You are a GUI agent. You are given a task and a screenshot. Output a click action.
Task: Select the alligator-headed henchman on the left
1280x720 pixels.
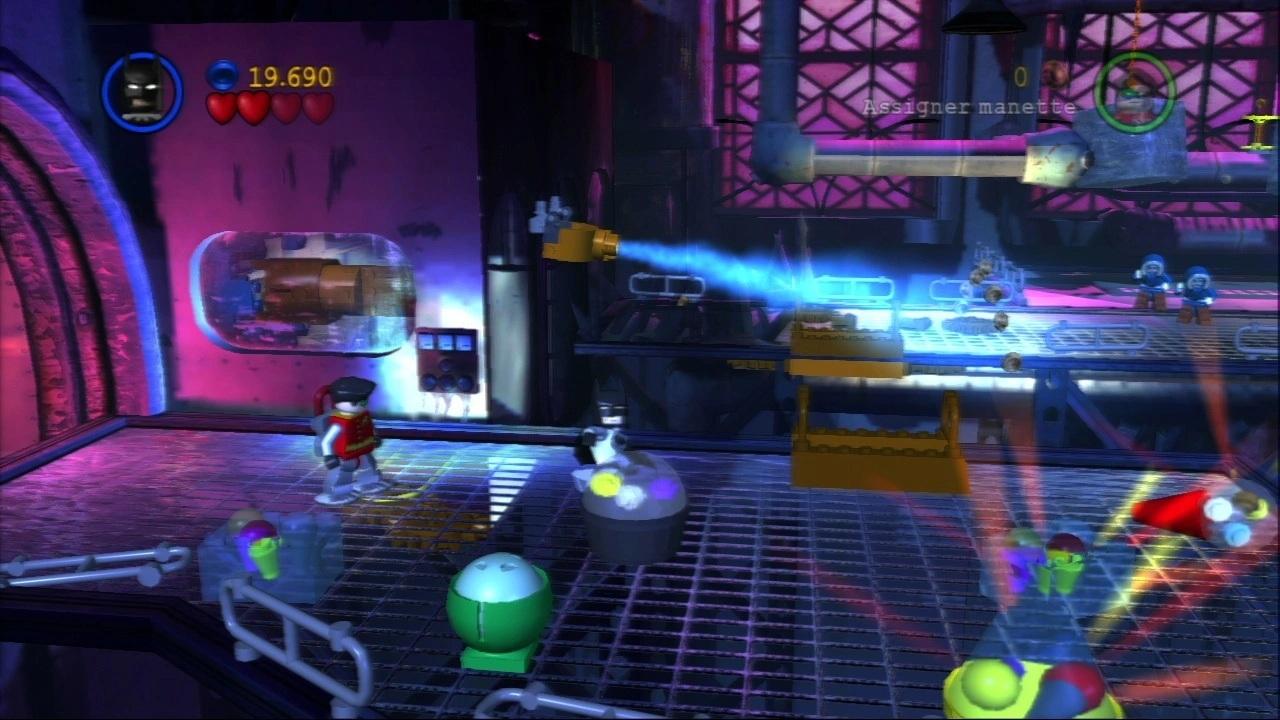click(345, 435)
